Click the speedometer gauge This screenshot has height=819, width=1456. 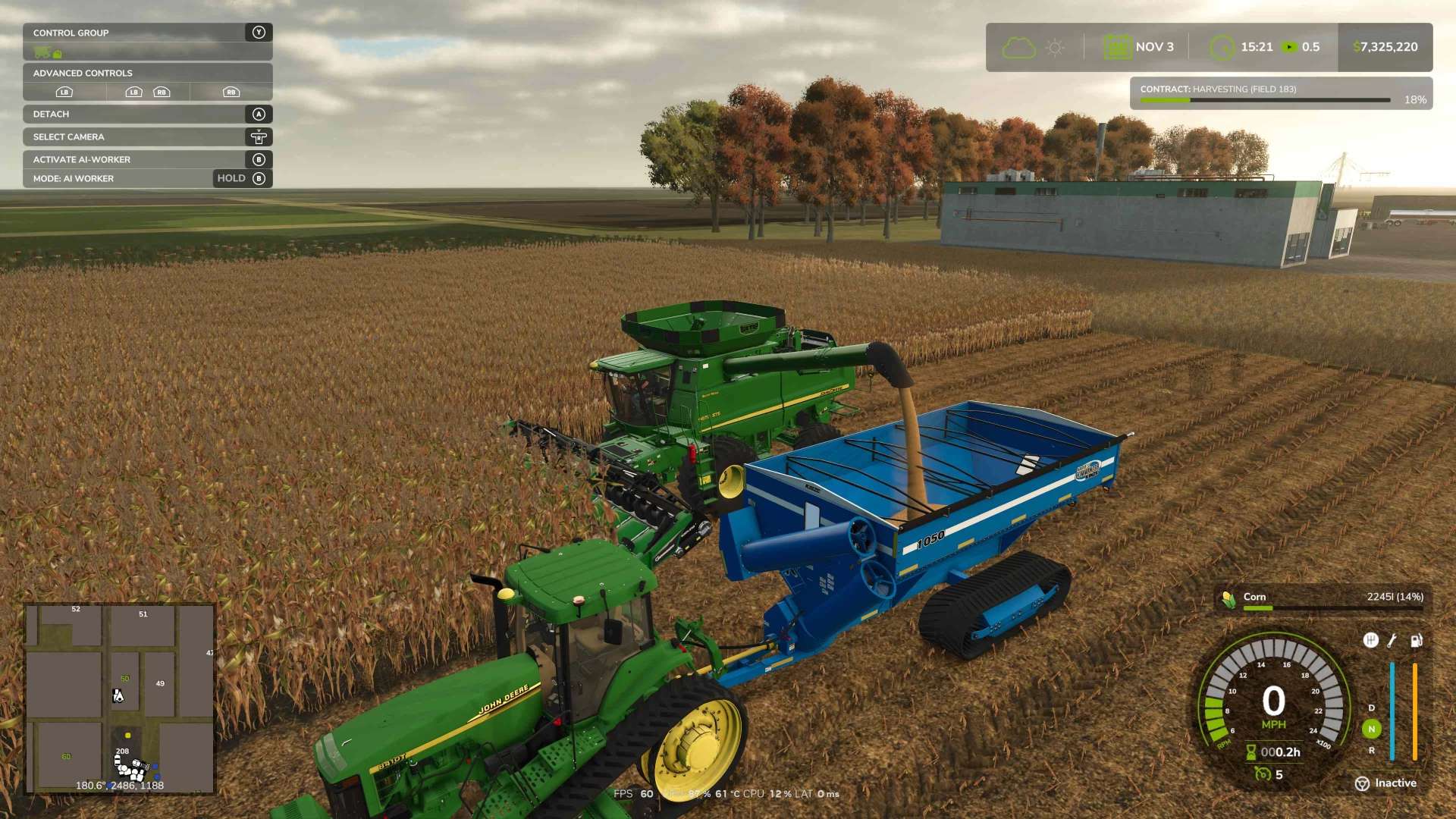point(1273,701)
